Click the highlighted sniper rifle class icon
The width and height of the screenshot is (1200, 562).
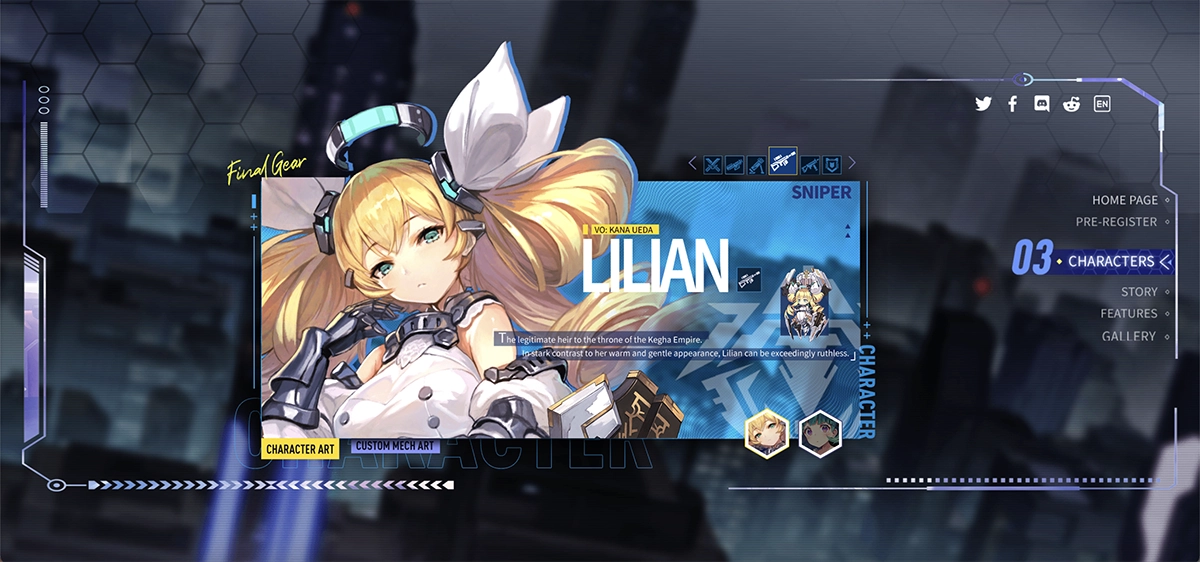(783, 162)
